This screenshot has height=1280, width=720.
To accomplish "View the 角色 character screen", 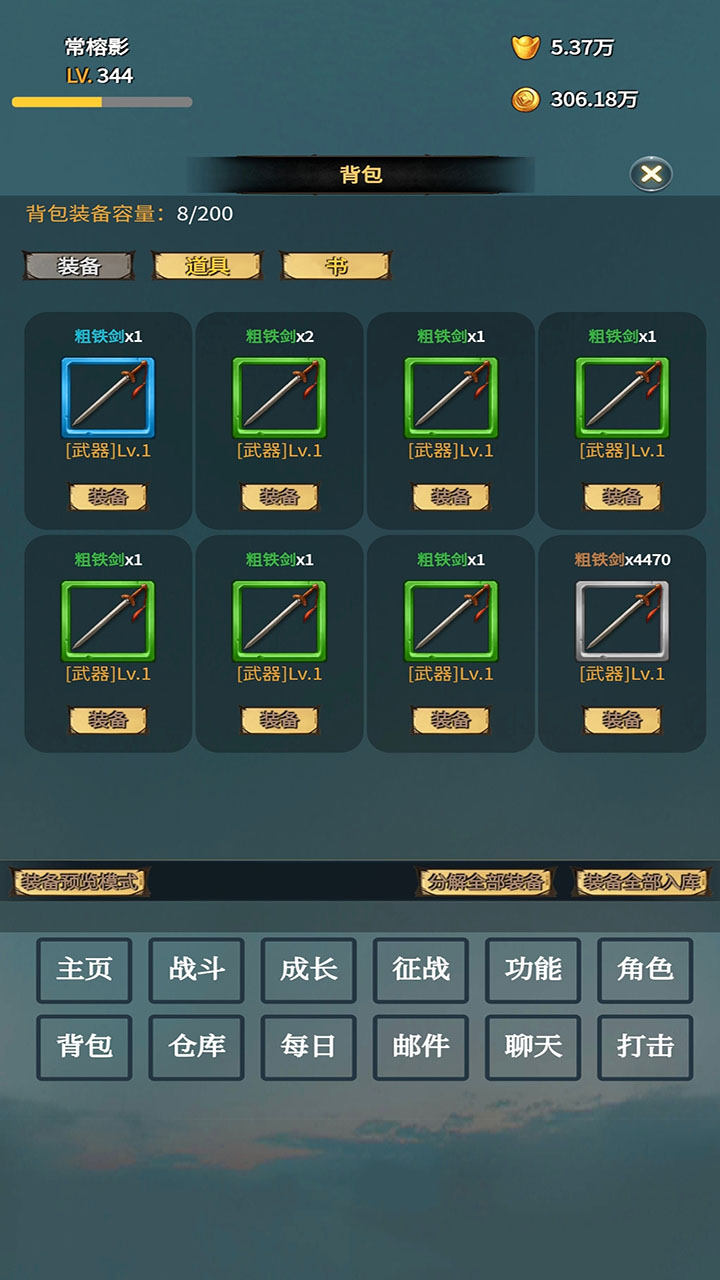I will click(645, 970).
